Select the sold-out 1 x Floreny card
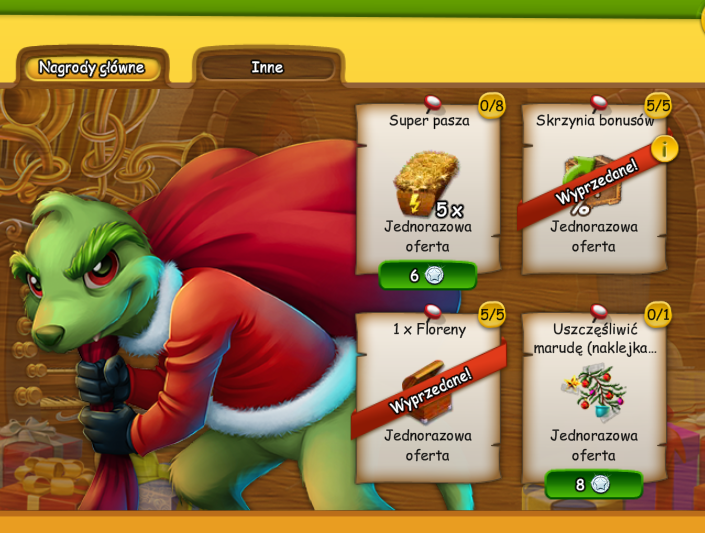This screenshot has height=533, width=705. 428,395
